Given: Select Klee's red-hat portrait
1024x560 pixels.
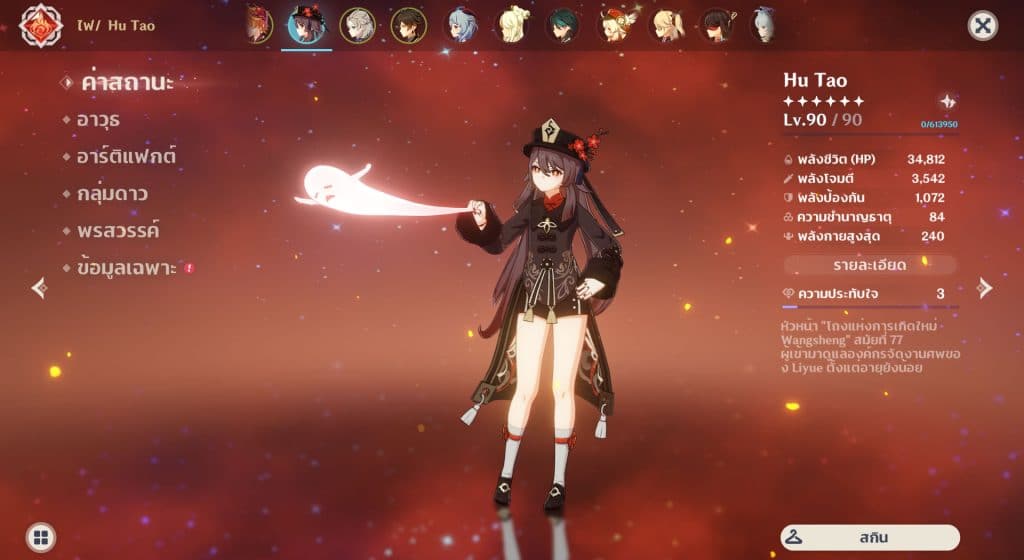Looking at the screenshot, I should (614, 25).
